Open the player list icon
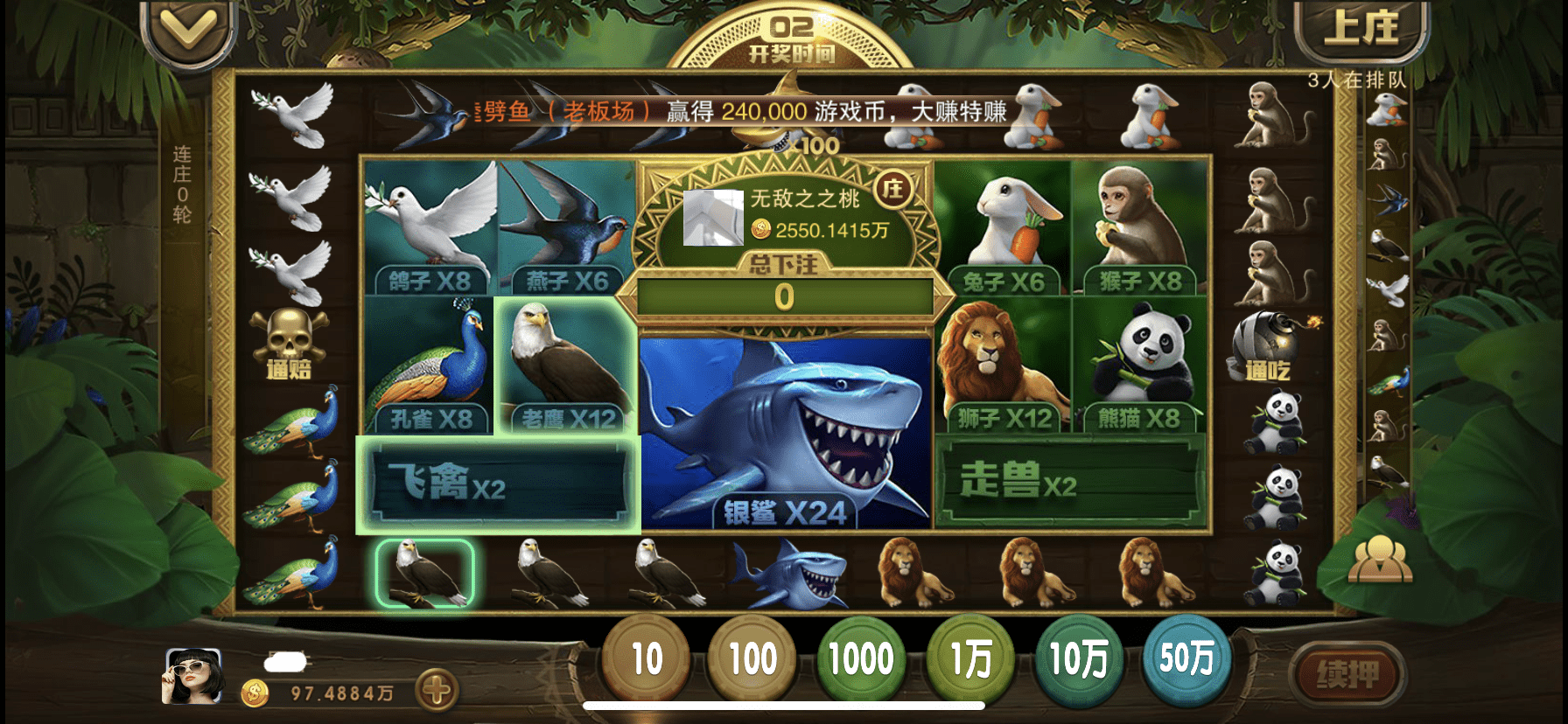The width and height of the screenshot is (1568, 724). tap(1380, 560)
